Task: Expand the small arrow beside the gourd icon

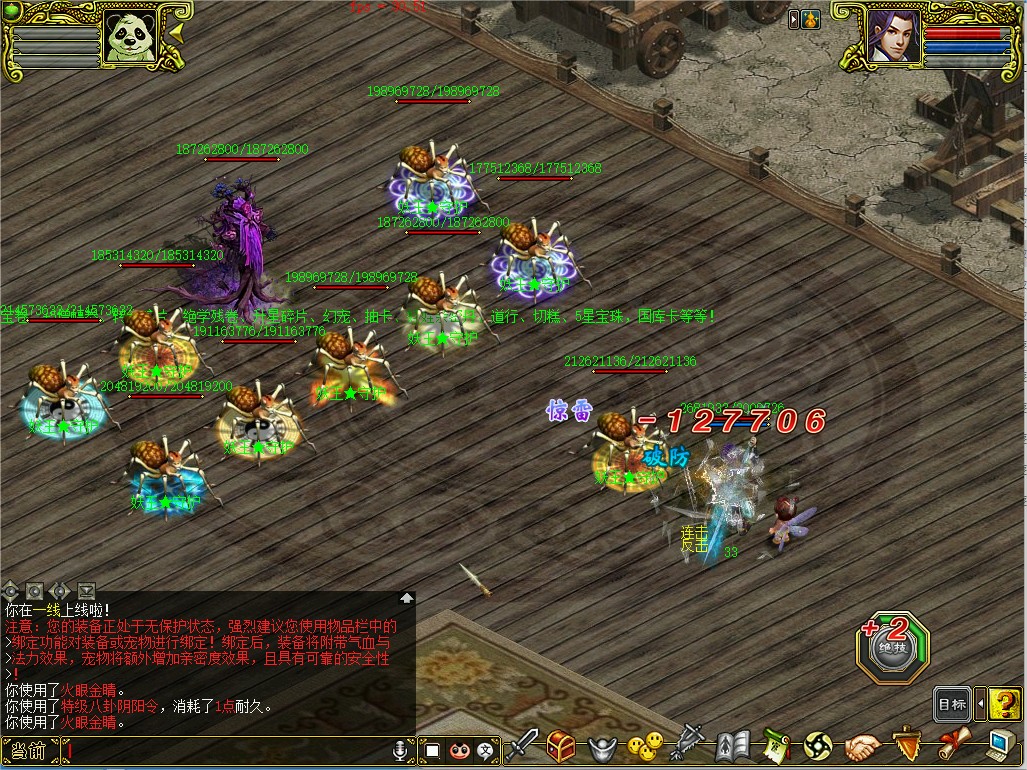Action: click(793, 19)
